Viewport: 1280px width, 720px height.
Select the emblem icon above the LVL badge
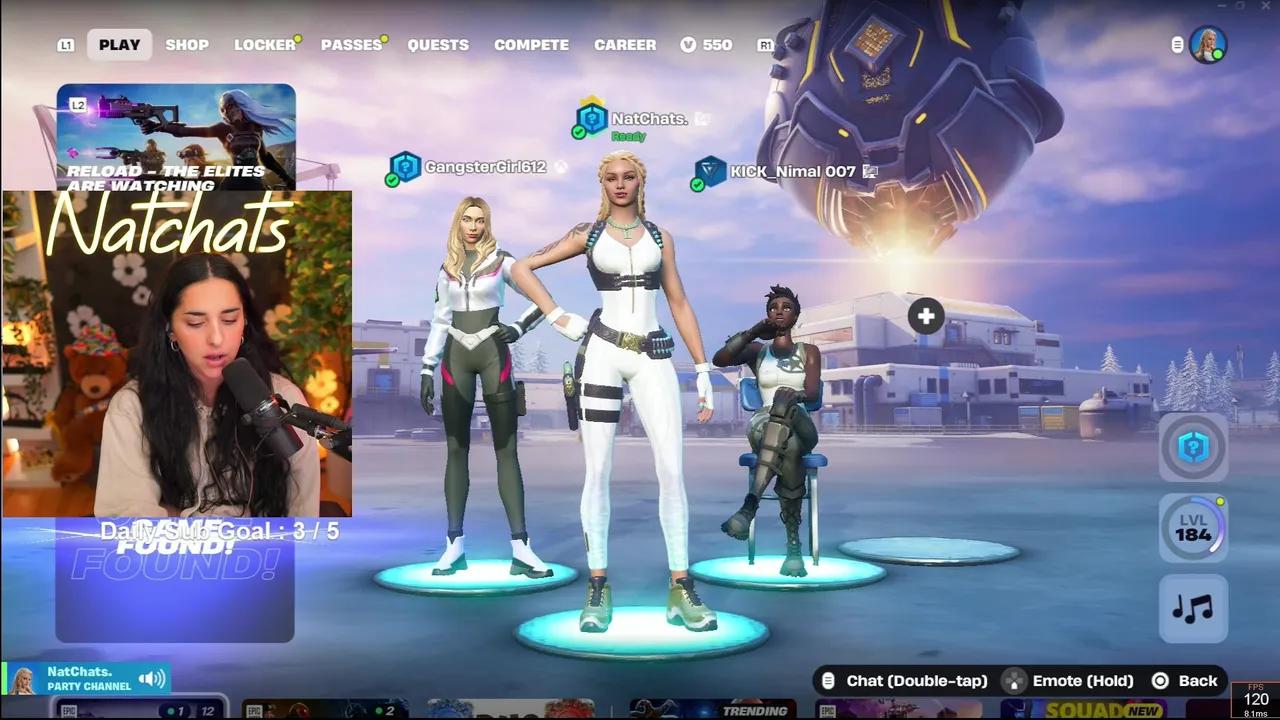[1193, 447]
